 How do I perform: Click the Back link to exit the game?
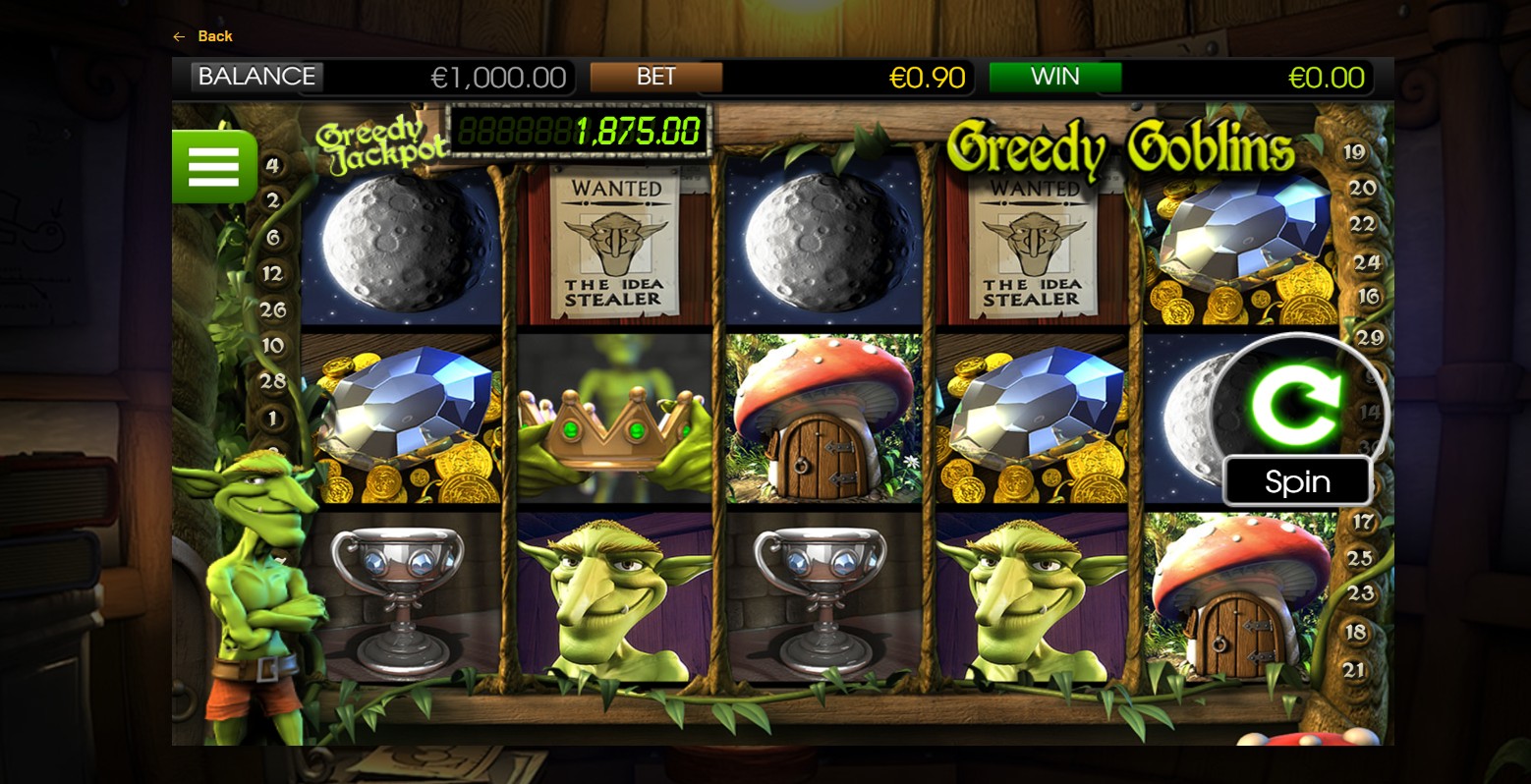[201, 36]
